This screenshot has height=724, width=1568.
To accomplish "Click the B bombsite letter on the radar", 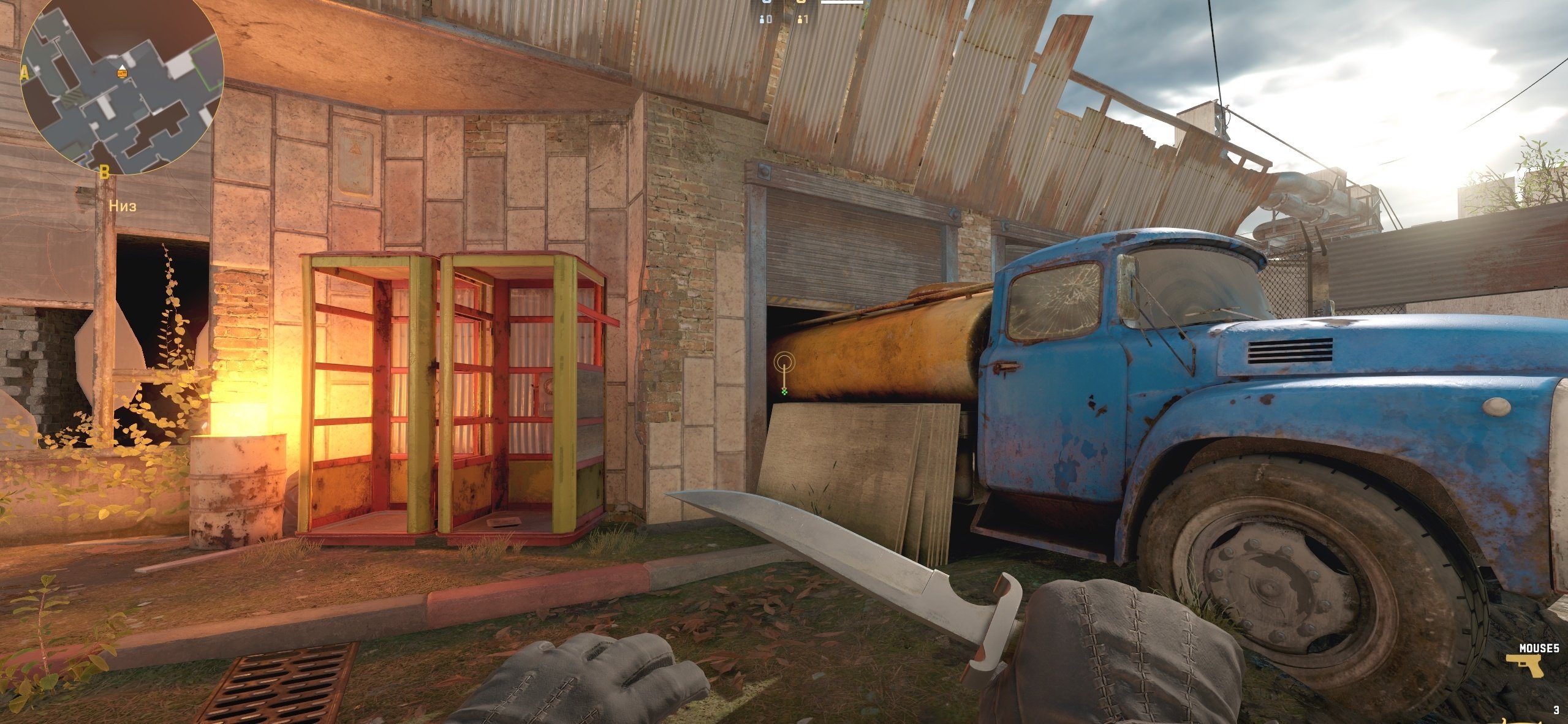I will tap(104, 172).
